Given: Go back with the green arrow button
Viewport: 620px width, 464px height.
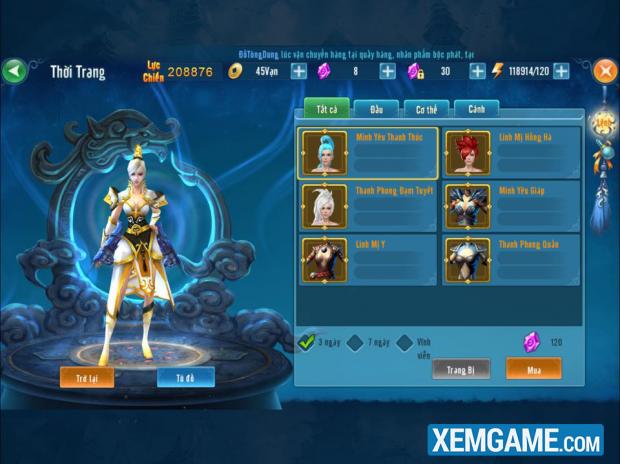Looking at the screenshot, I should click(x=14, y=71).
